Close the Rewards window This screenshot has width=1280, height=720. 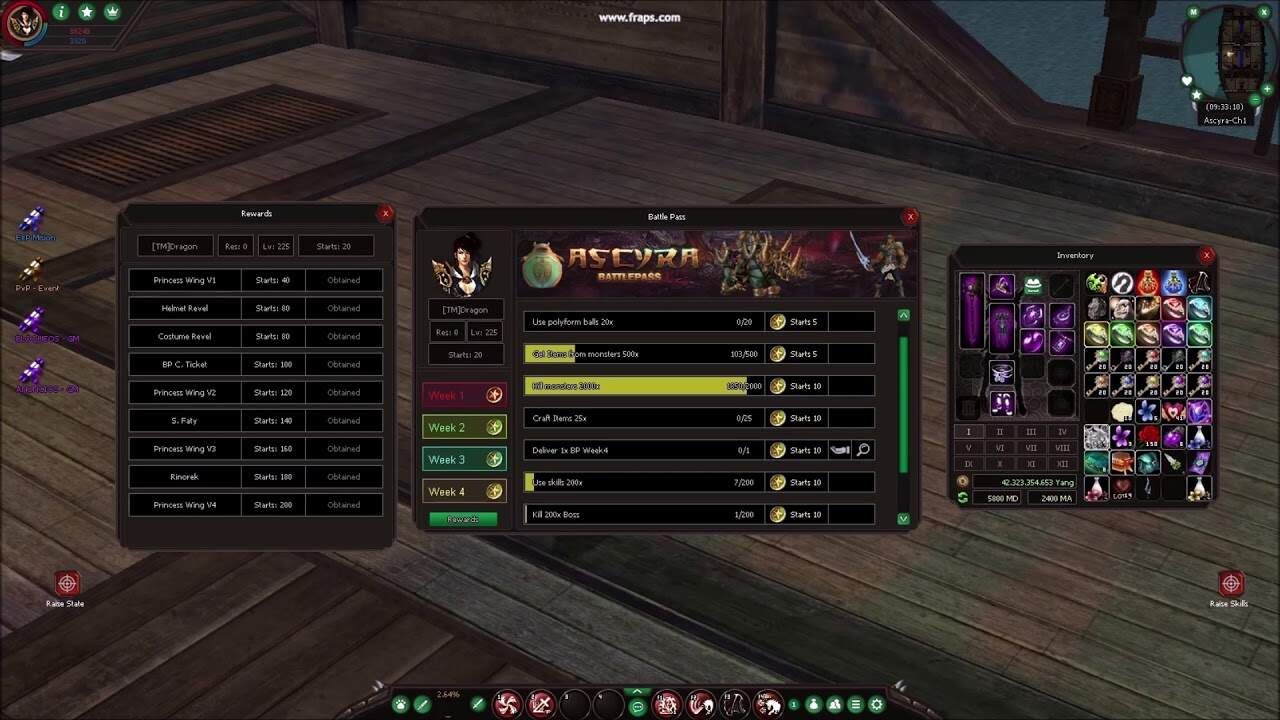pyautogui.click(x=385, y=213)
